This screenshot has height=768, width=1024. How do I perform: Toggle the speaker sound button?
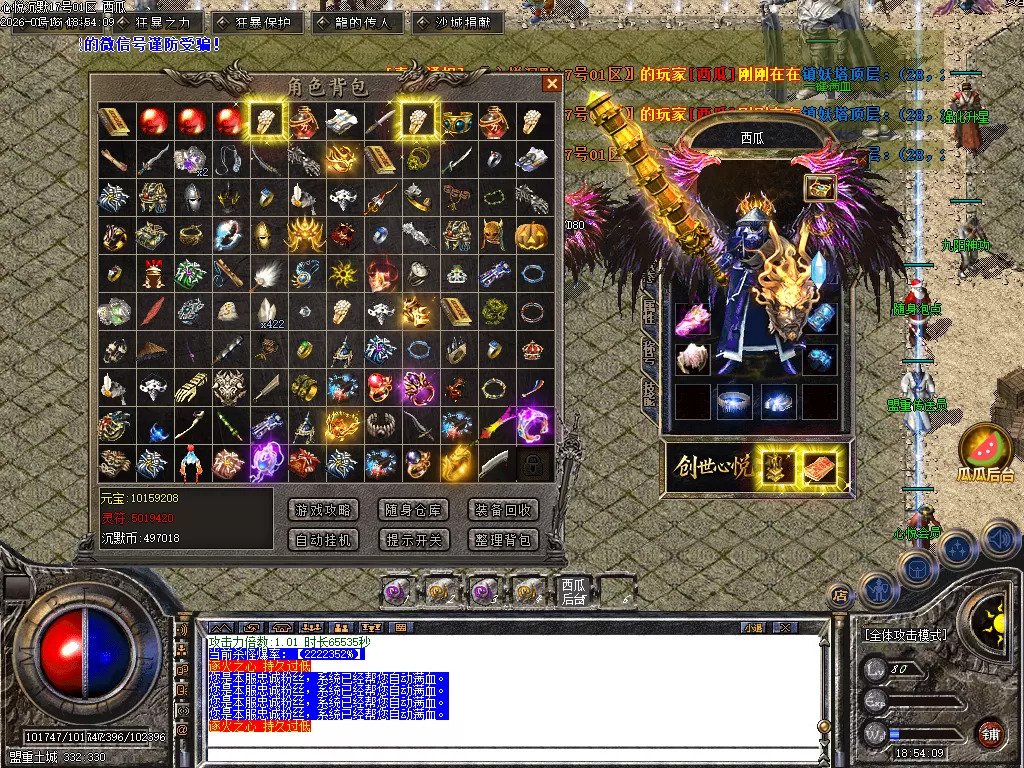(x=1001, y=540)
